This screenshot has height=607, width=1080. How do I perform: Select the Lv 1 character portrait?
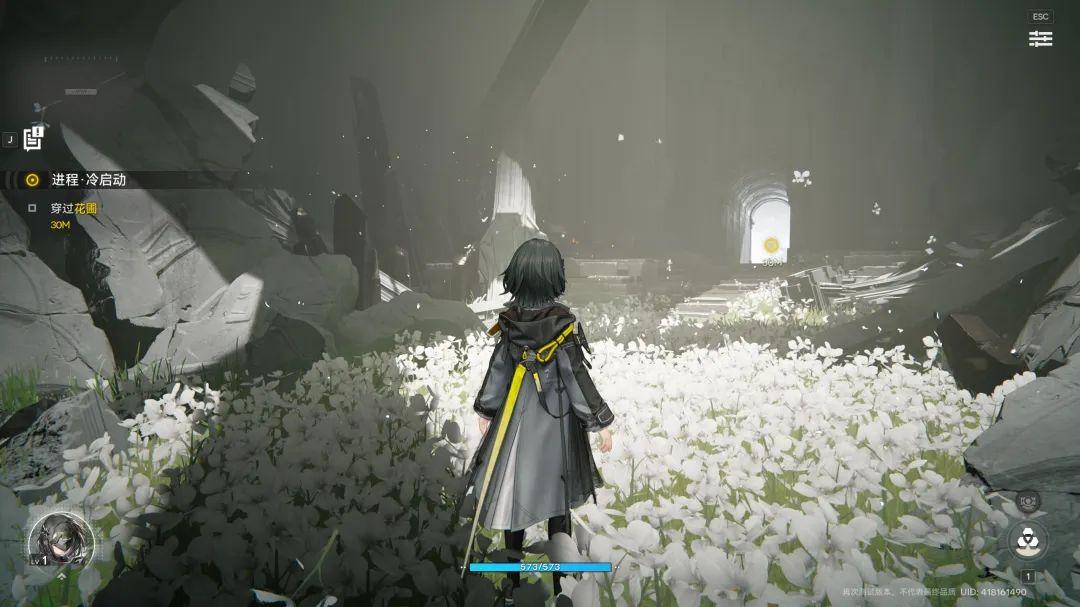pyautogui.click(x=61, y=541)
